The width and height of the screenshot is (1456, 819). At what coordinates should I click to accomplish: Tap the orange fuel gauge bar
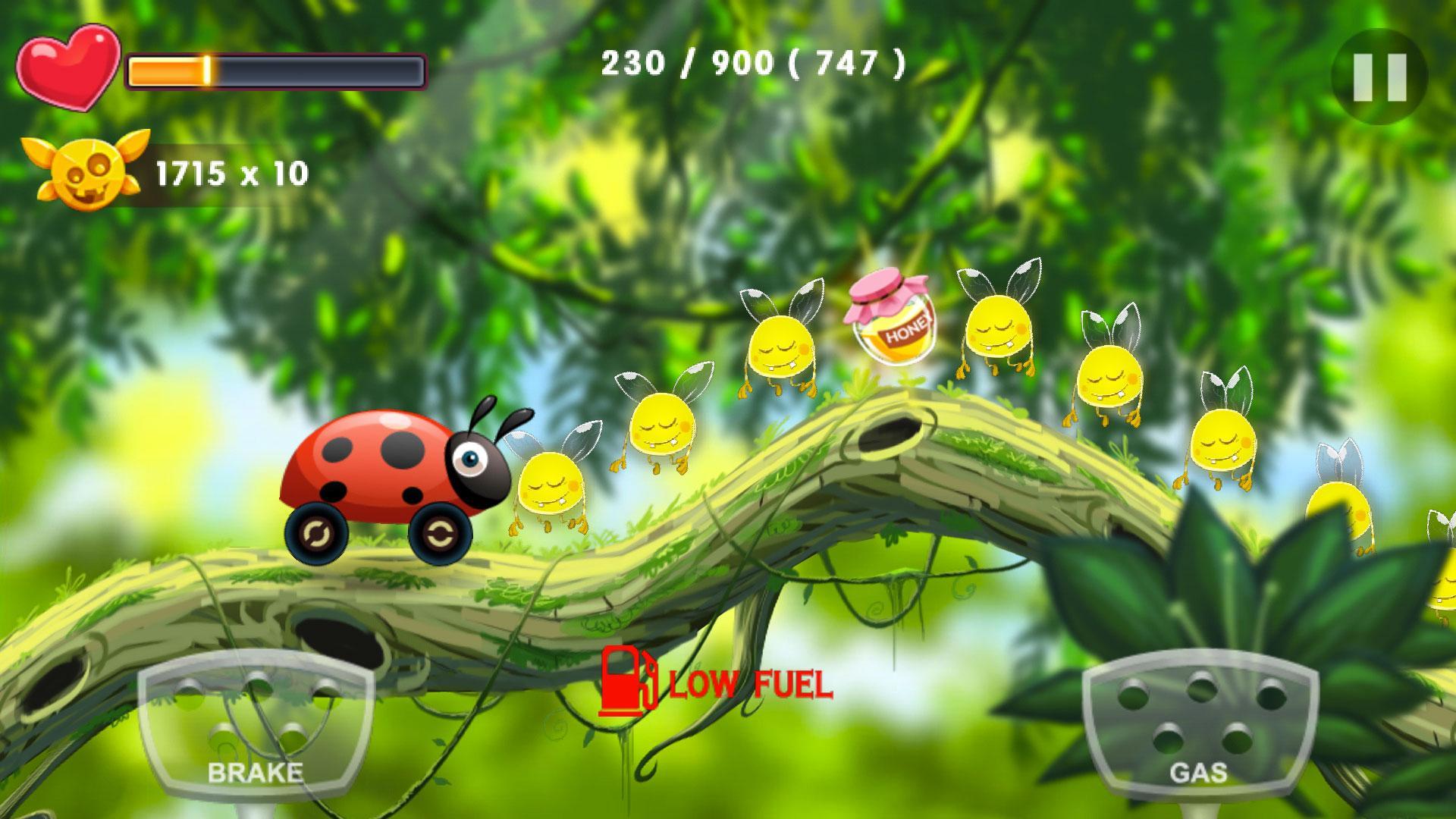[277, 72]
